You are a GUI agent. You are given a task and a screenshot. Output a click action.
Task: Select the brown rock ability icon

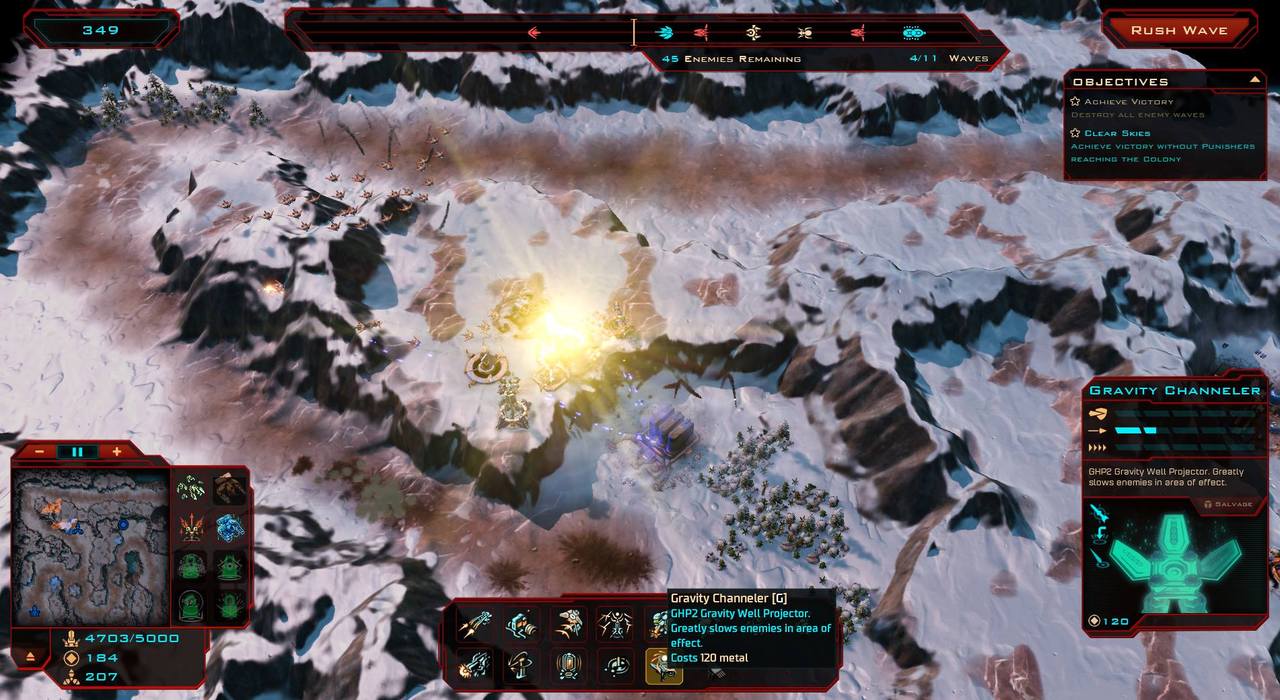tap(230, 488)
